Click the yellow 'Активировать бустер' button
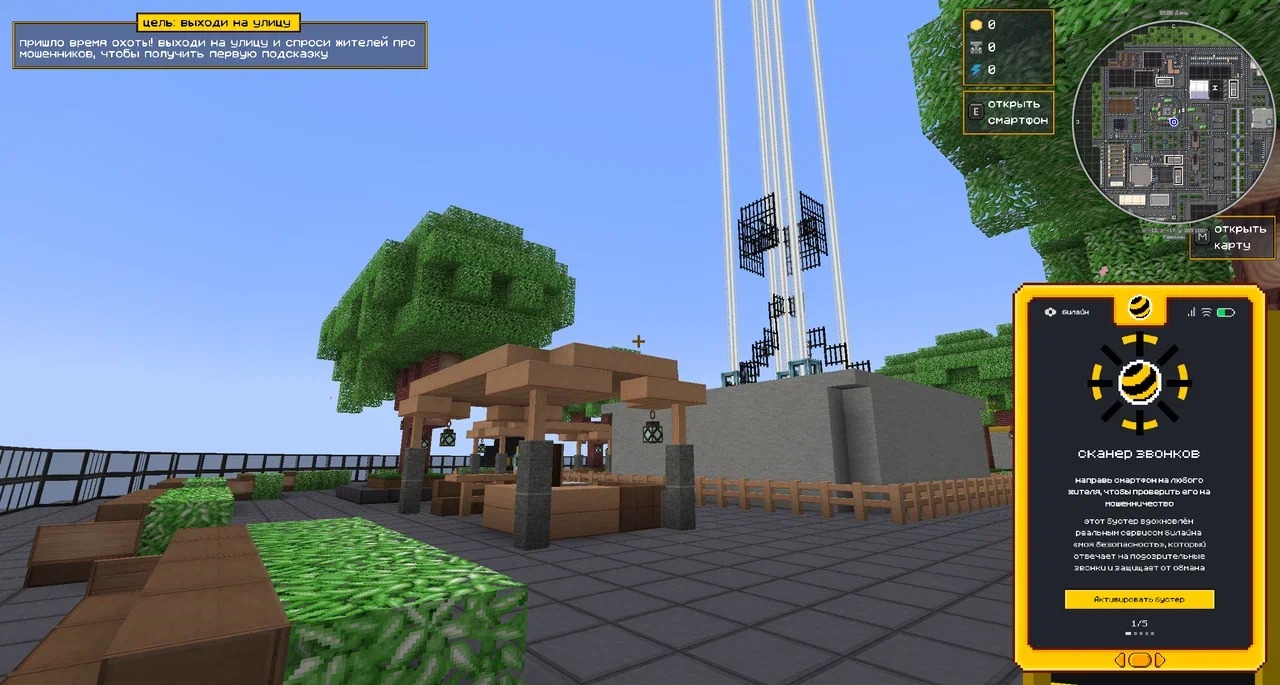1280x685 pixels. pos(1139,599)
